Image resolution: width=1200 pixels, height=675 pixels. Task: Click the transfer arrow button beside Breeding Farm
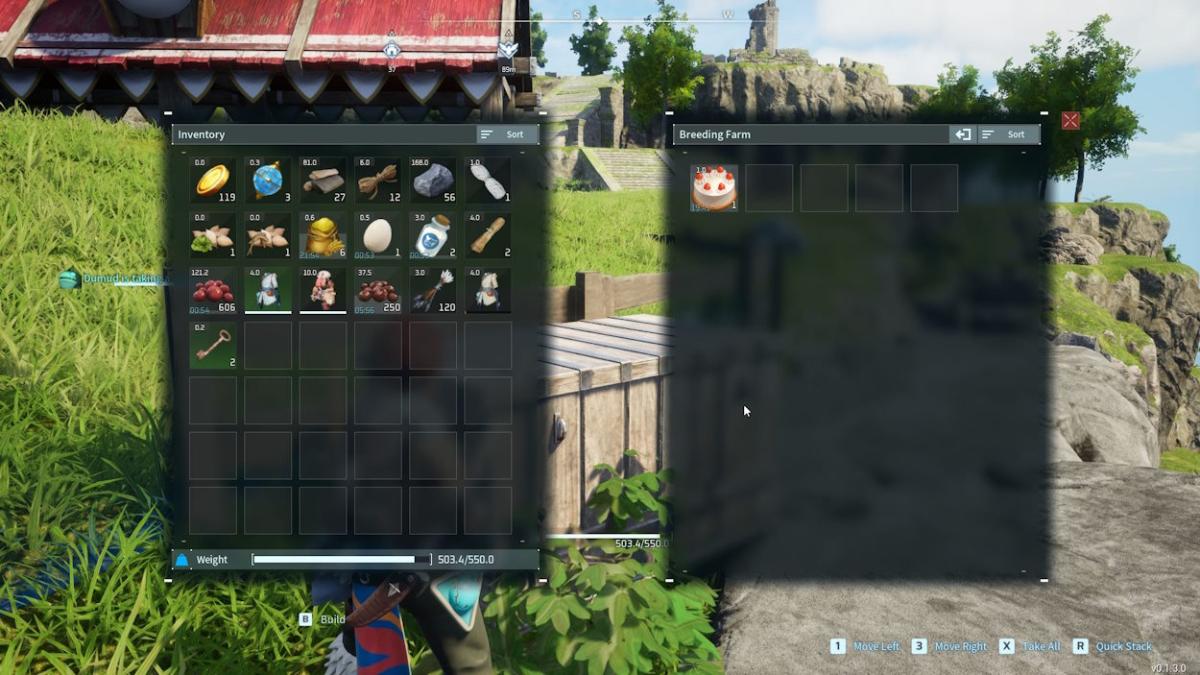click(962, 134)
